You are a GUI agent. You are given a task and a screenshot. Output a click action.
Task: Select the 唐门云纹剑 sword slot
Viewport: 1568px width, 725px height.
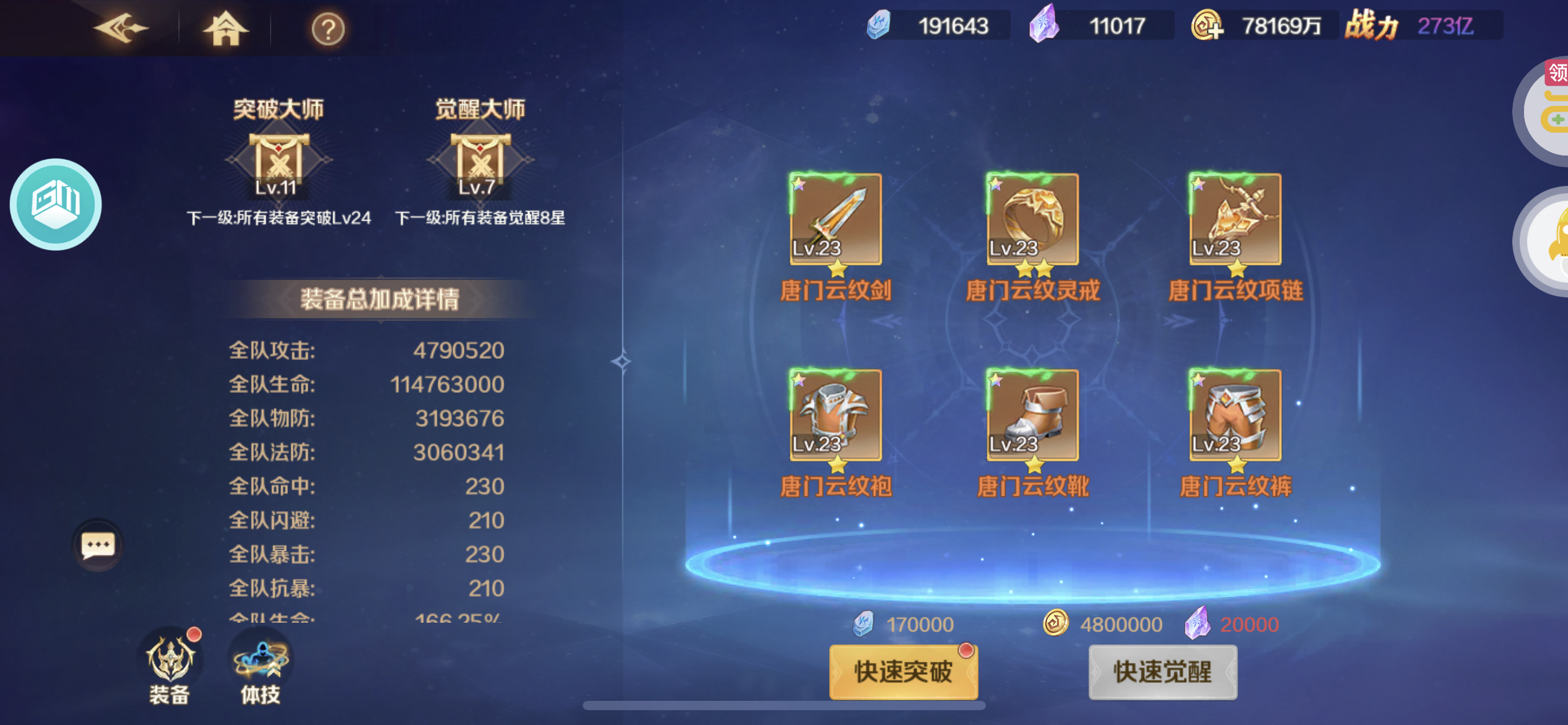(x=835, y=219)
